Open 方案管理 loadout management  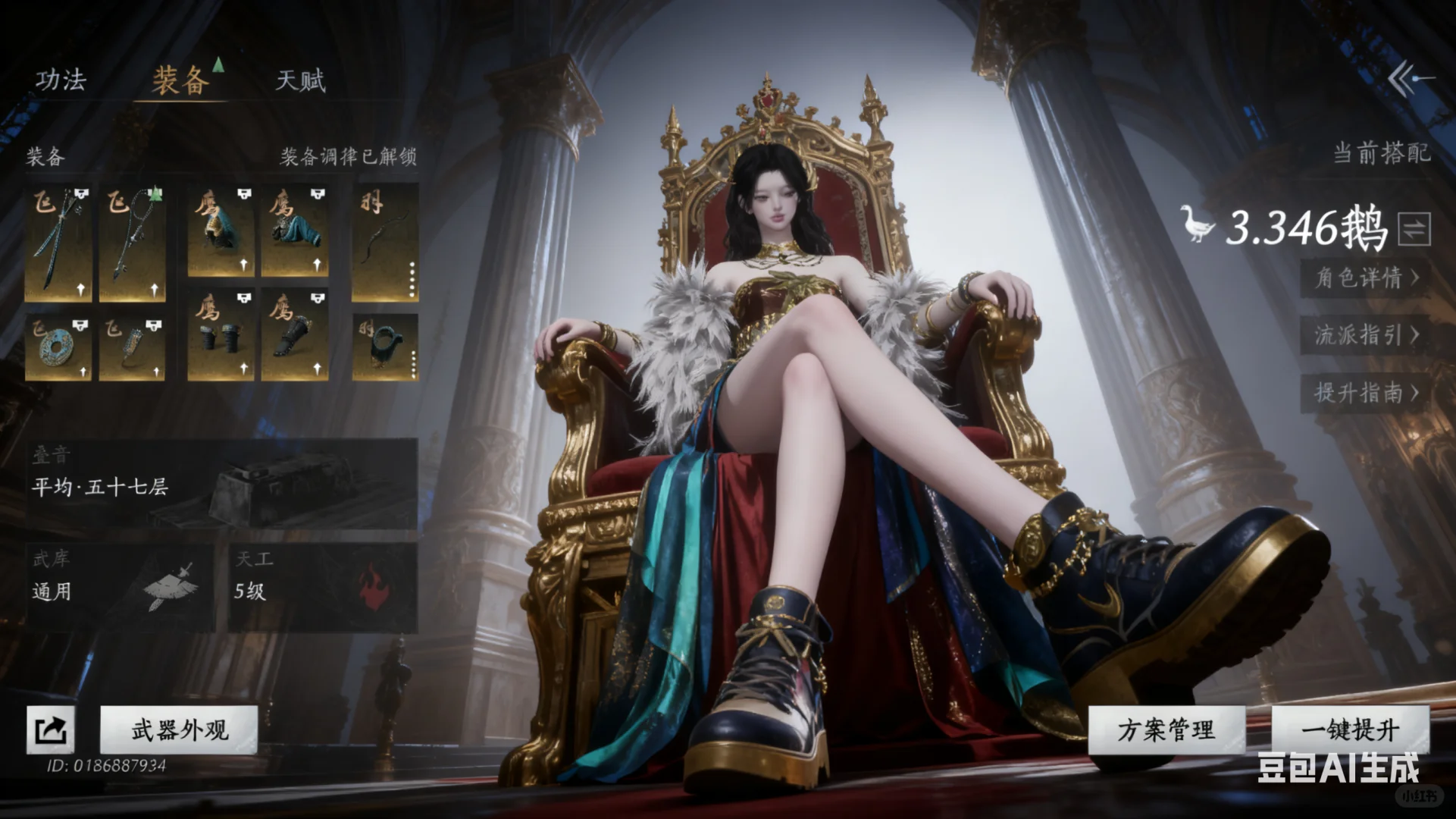(1166, 730)
